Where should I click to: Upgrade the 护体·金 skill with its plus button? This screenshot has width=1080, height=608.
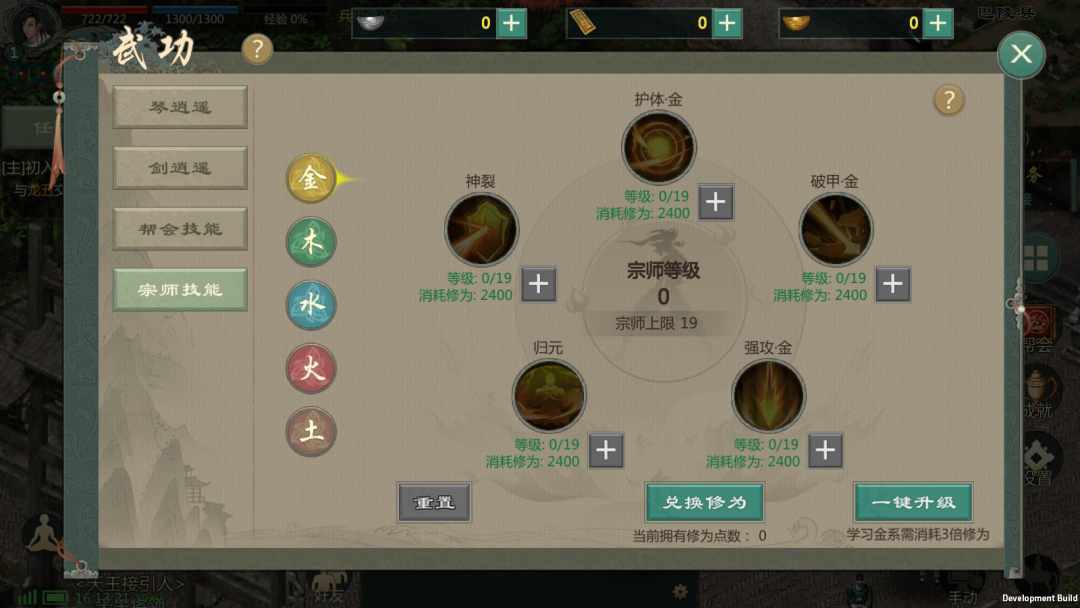tap(716, 203)
